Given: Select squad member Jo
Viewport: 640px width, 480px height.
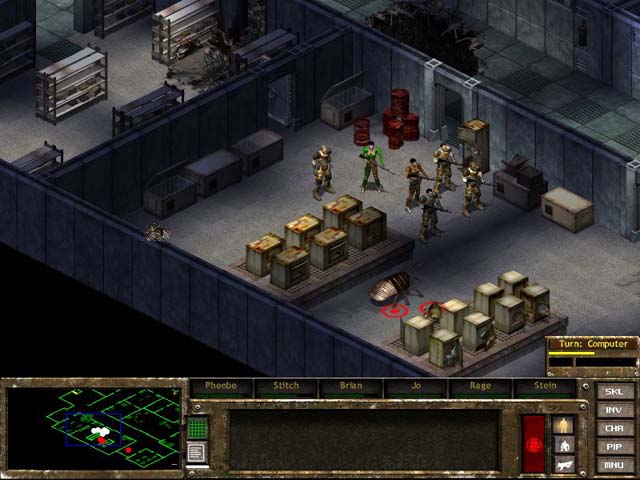Looking at the screenshot, I should pos(415,386).
